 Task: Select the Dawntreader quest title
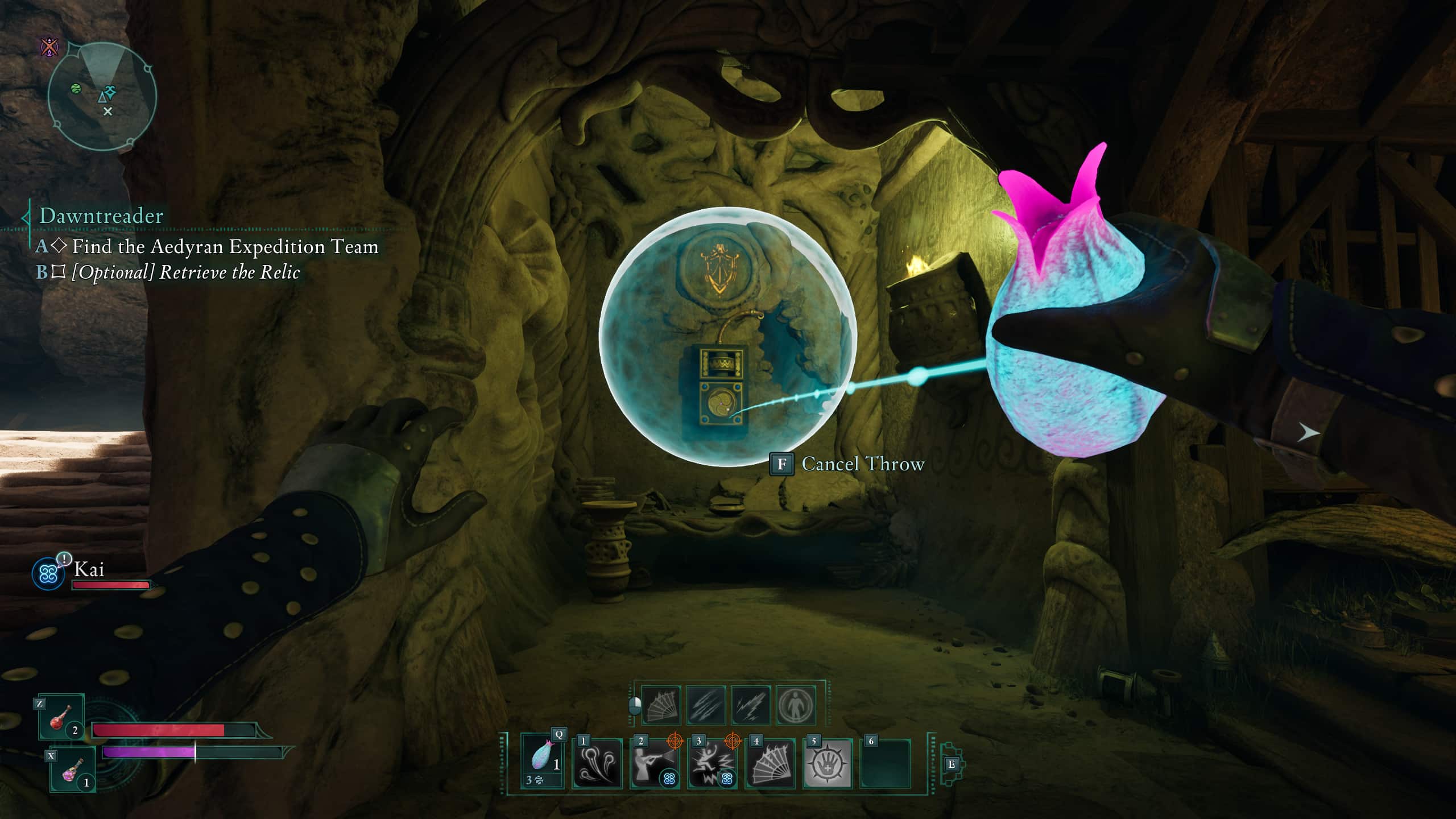tap(101, 216)
